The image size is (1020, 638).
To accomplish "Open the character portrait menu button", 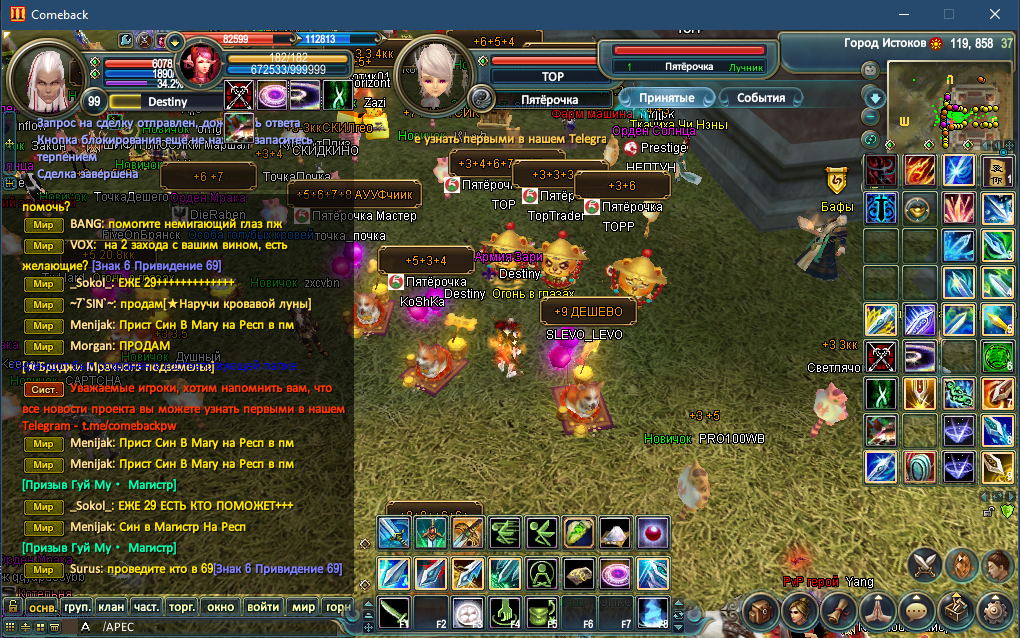I will tap(799, 609).
